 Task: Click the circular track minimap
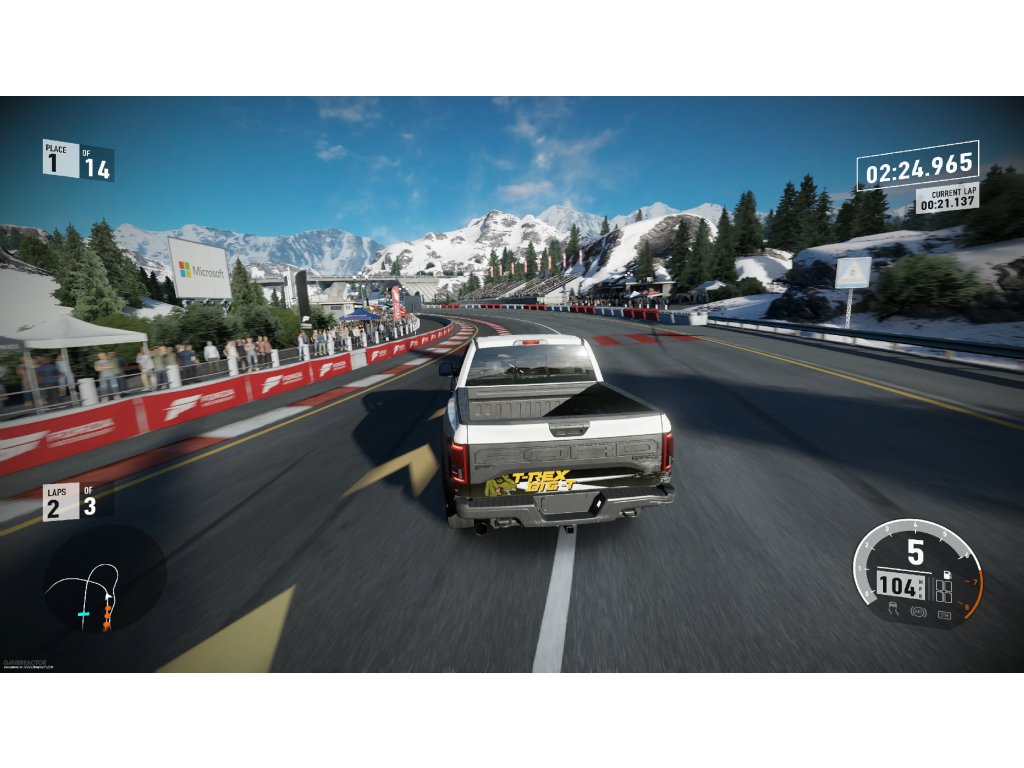[104, 580]
